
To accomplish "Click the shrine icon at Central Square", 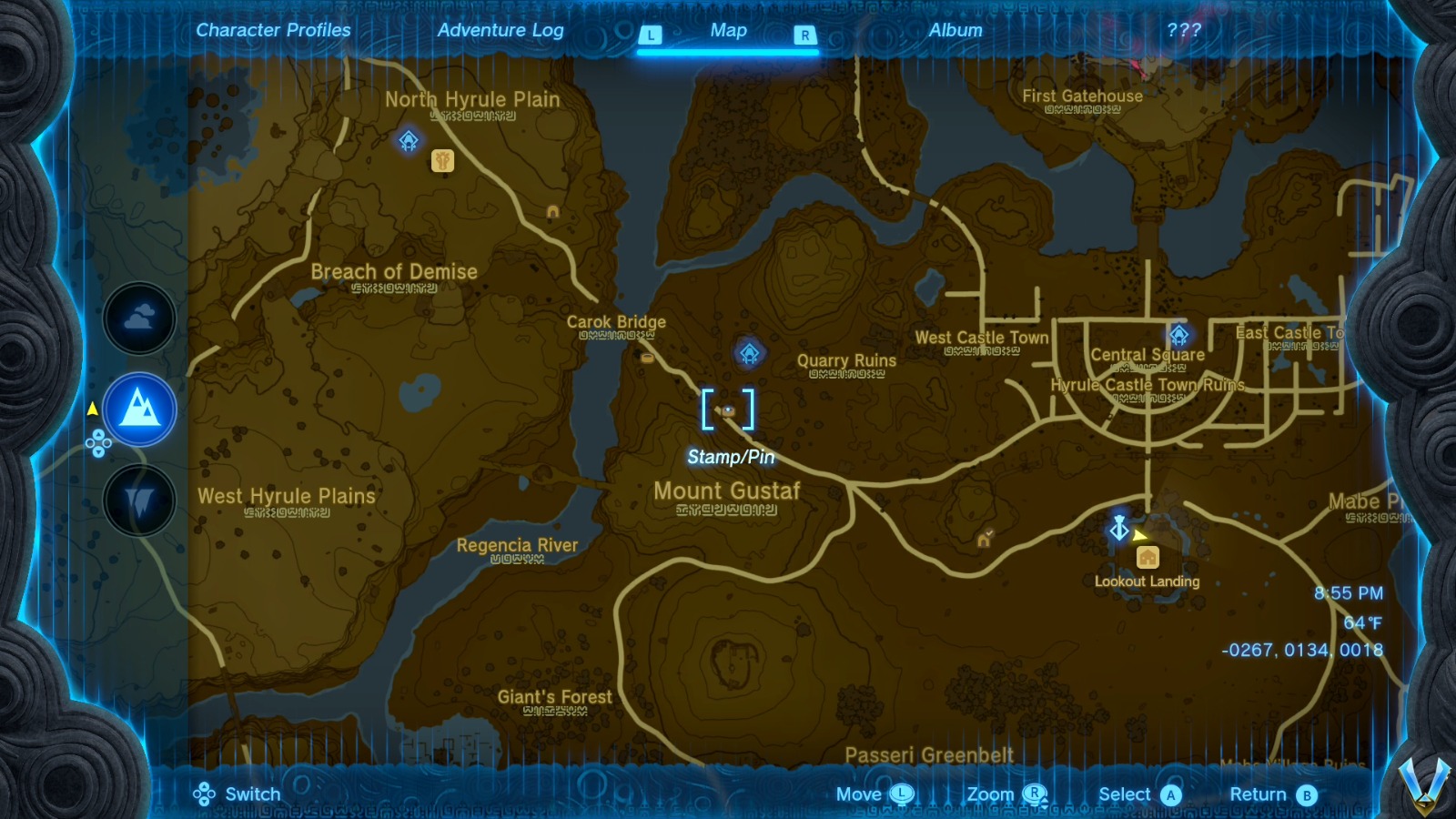I will click(x=1179, y=334).
